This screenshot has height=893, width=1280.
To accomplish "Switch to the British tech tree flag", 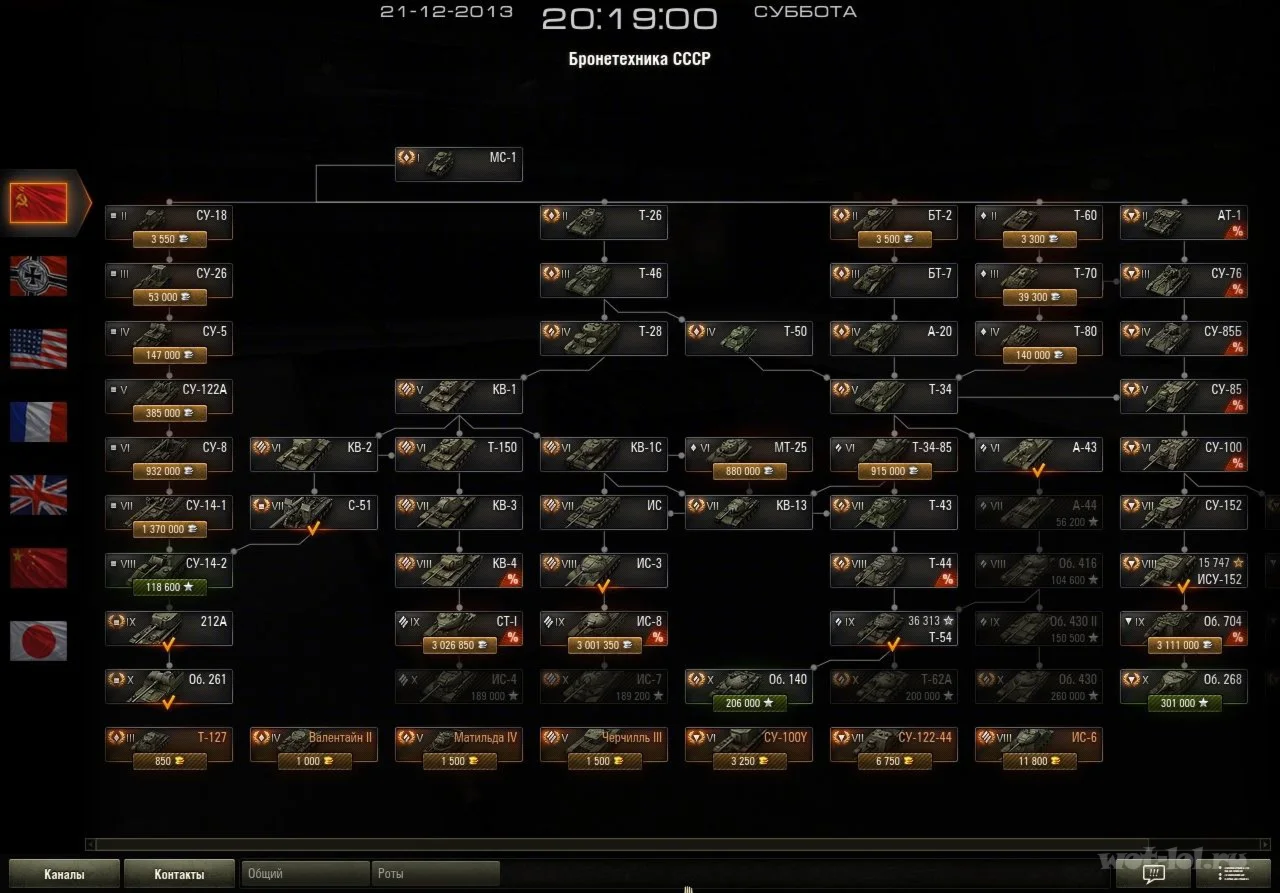I will [x=38, y=496].
